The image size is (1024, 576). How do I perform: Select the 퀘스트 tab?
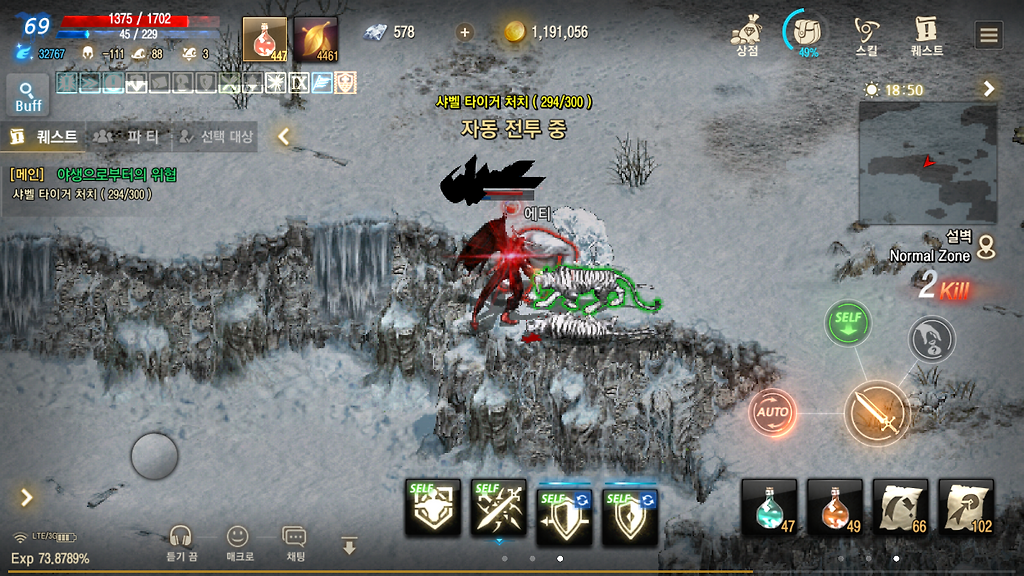click(x=44, y=136)
